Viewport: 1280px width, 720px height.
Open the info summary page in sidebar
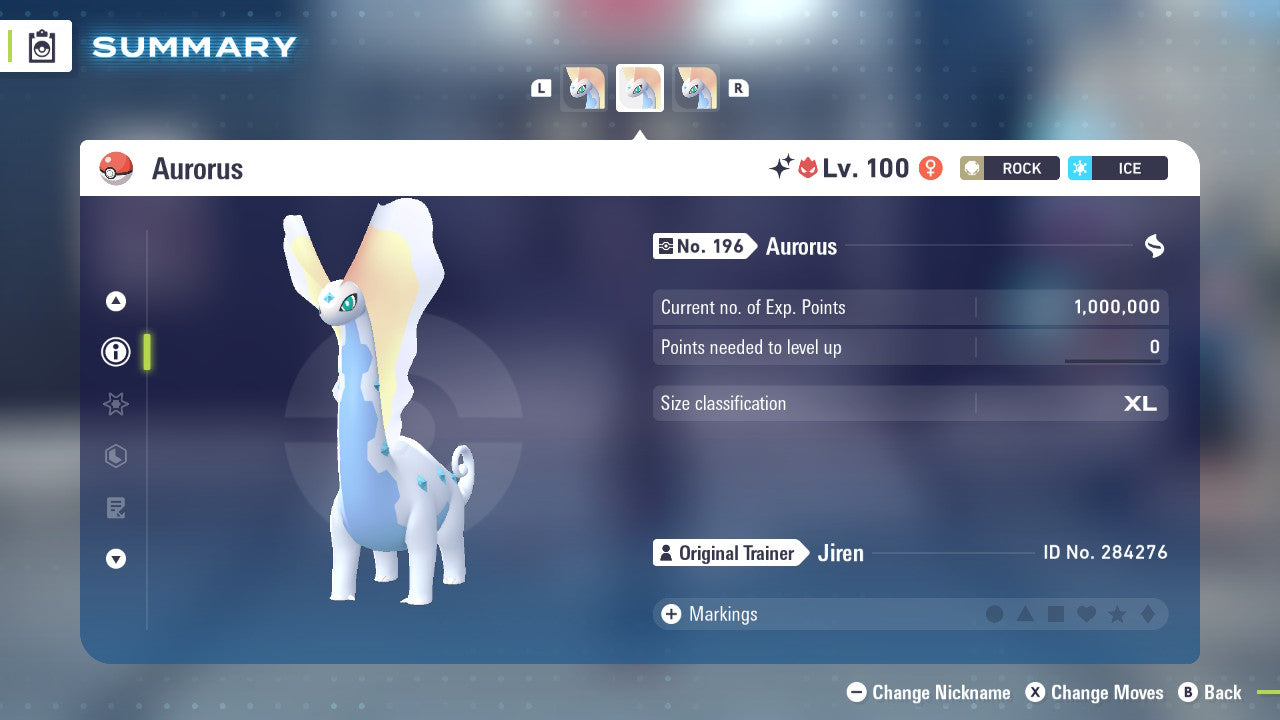pos(116,352)
